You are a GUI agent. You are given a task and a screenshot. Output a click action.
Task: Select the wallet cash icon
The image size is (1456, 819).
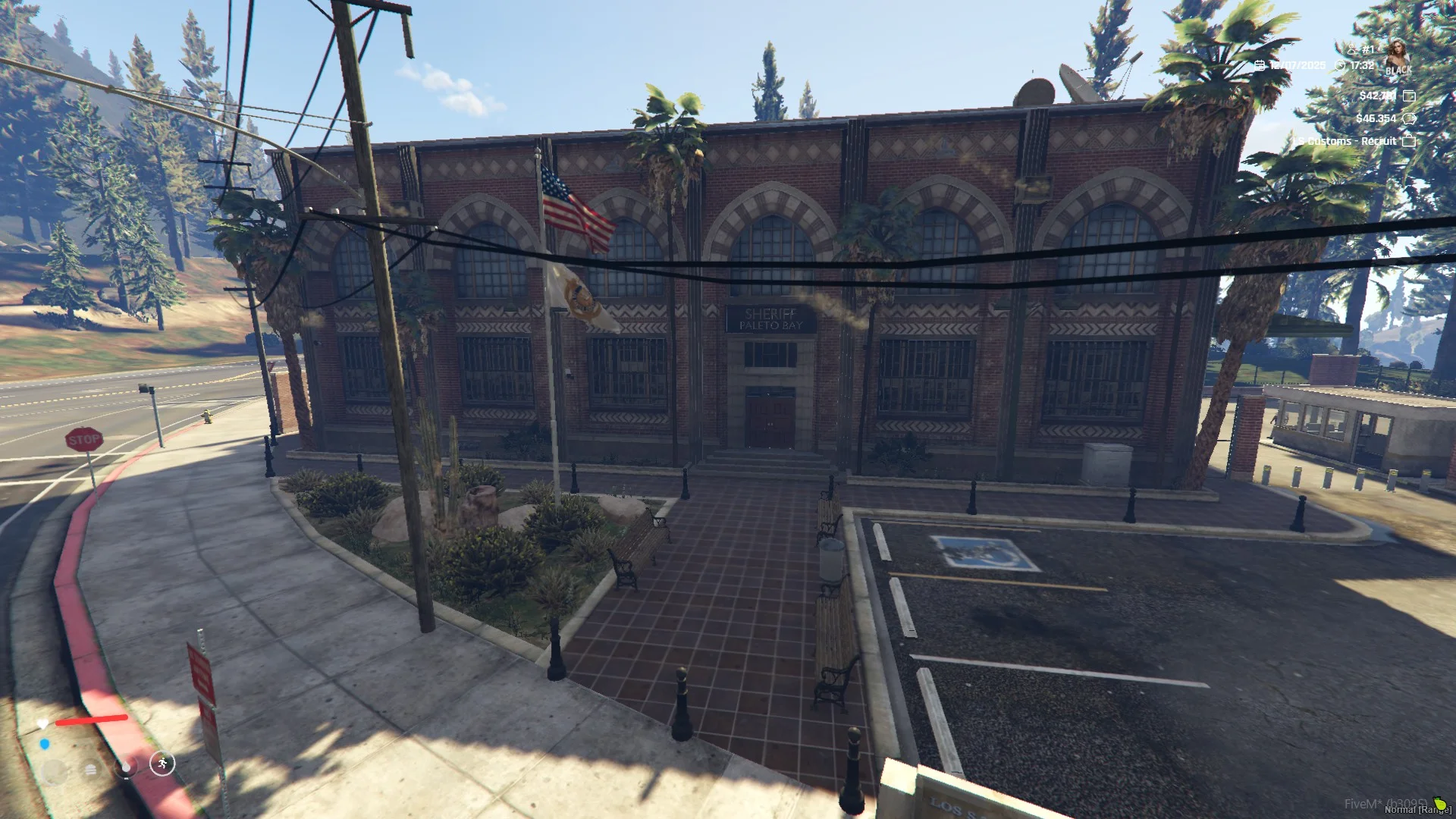click(1409, 96)
